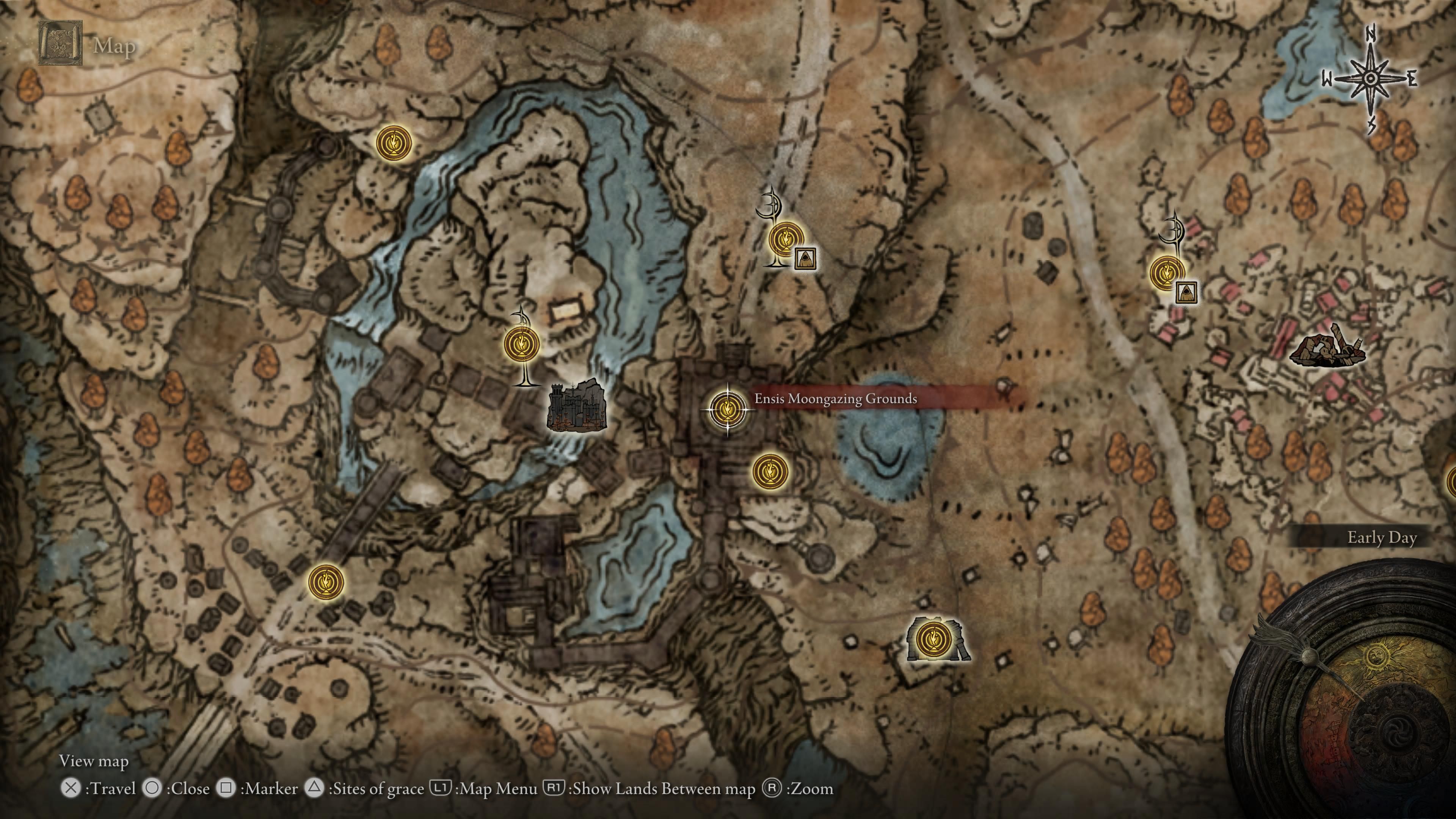Click the grace above the northwestern waterfall river
Viewport: 1456px width, 819px height.
[x=394, y=143]
